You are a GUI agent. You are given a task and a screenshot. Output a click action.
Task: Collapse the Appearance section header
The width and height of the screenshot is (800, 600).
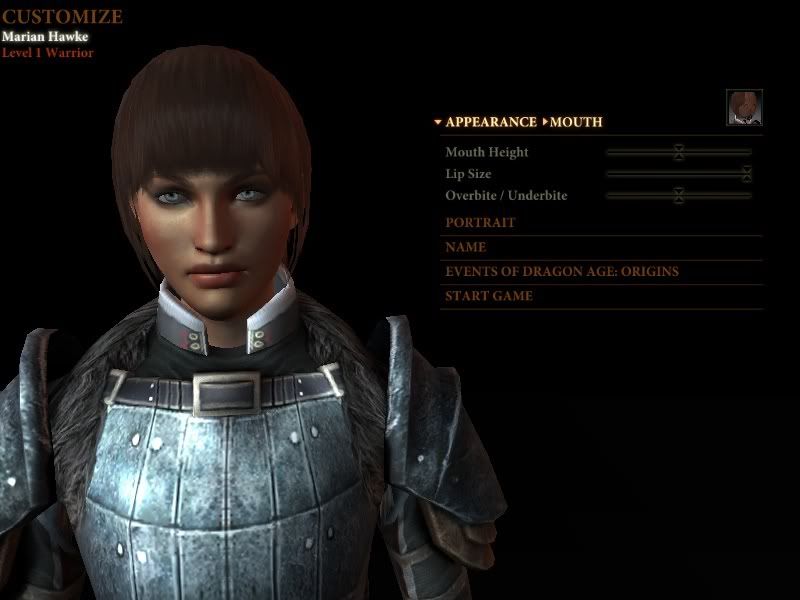click(486, 122)
